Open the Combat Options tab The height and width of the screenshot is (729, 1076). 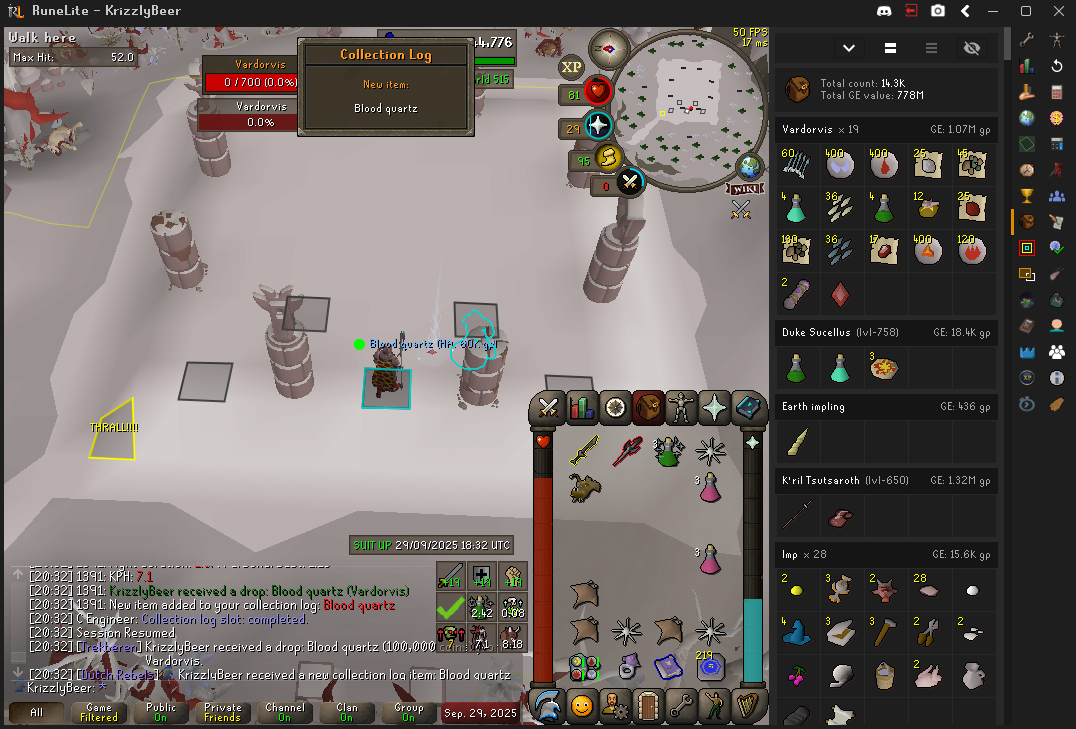click(548, 407)
